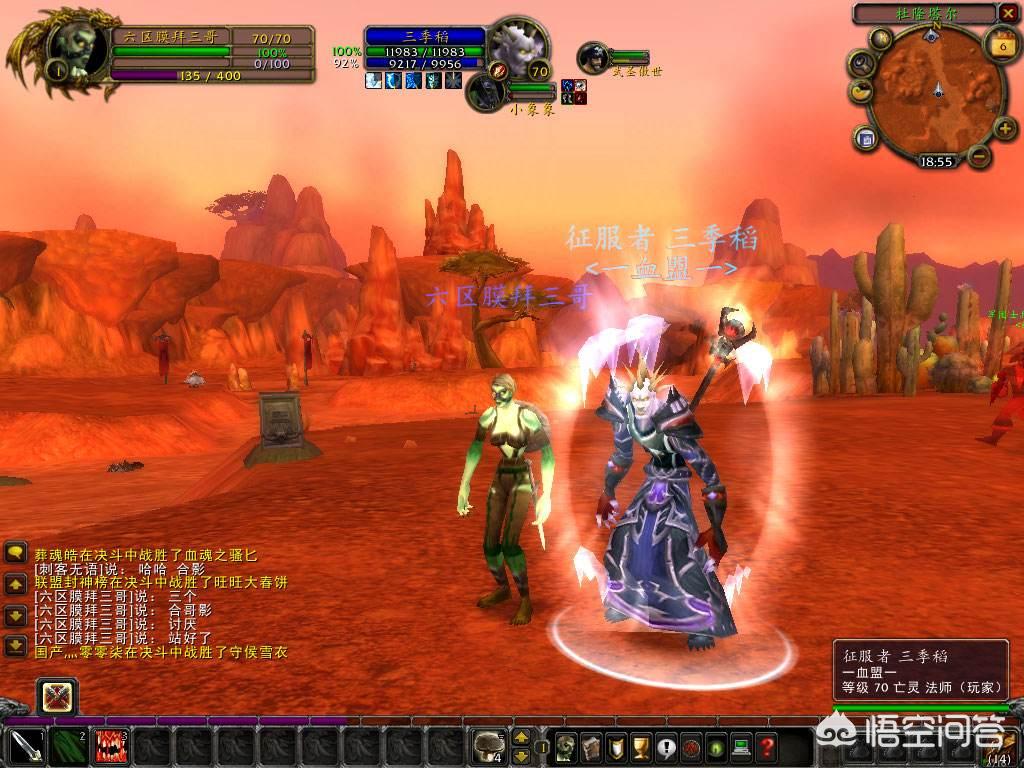The width and height of the screenshot is (1024, 768).
Task: Page the action bar up with arrow
Action: pos(521,738)
